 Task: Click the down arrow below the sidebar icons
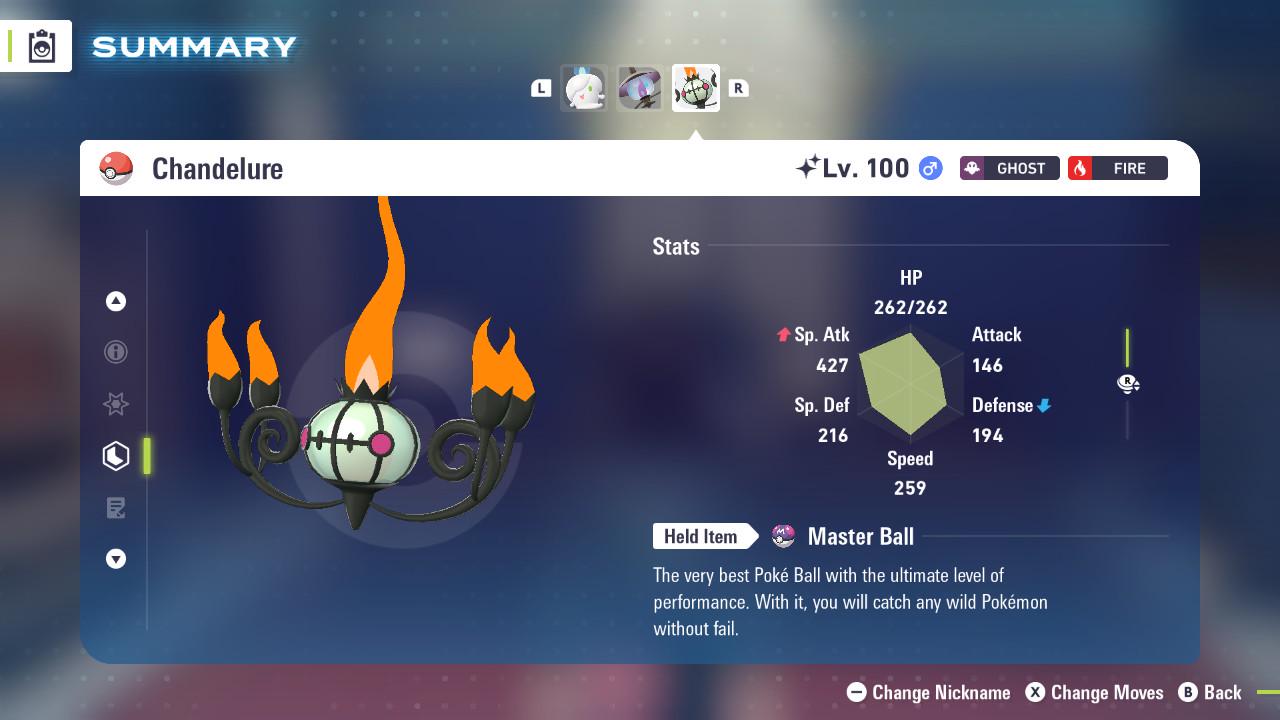click(x=115, y=559)
